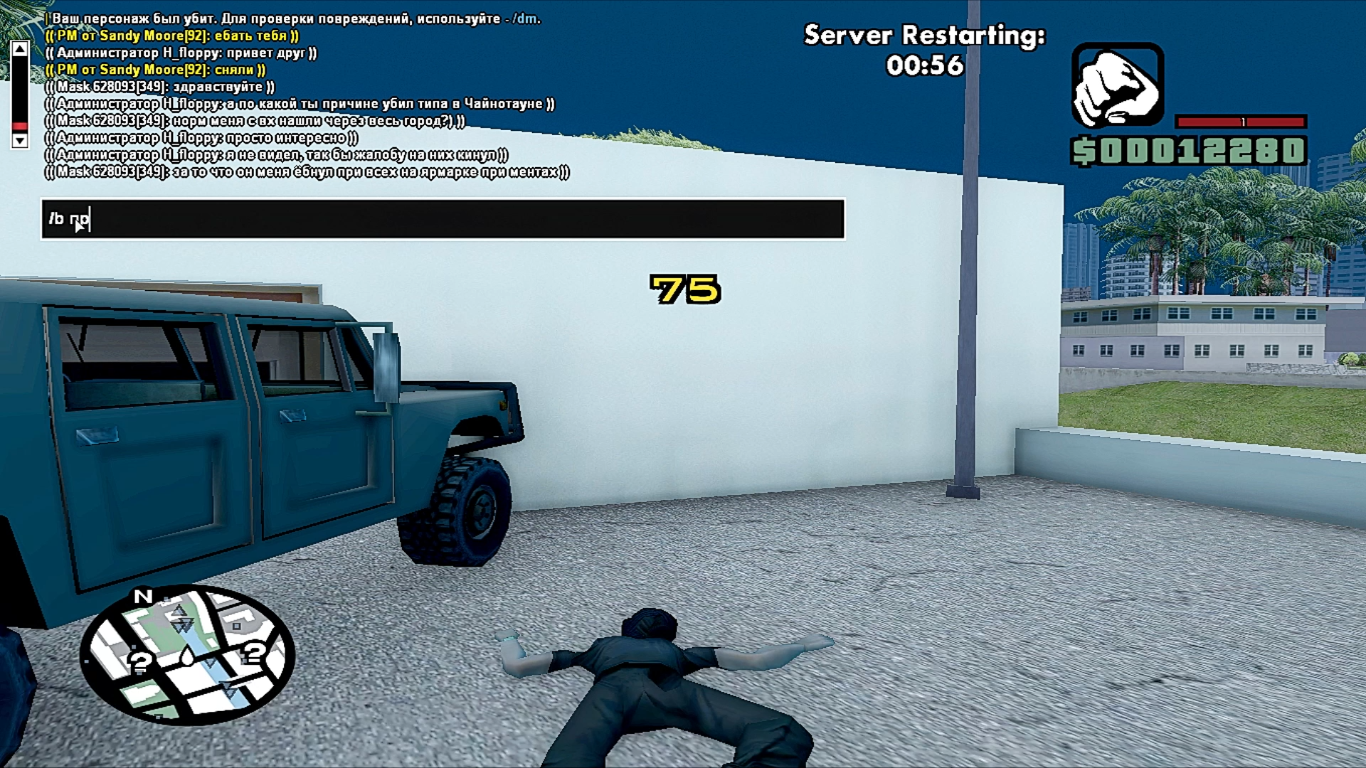
Task: Click the chat input field
Action: tap(443, 219)
